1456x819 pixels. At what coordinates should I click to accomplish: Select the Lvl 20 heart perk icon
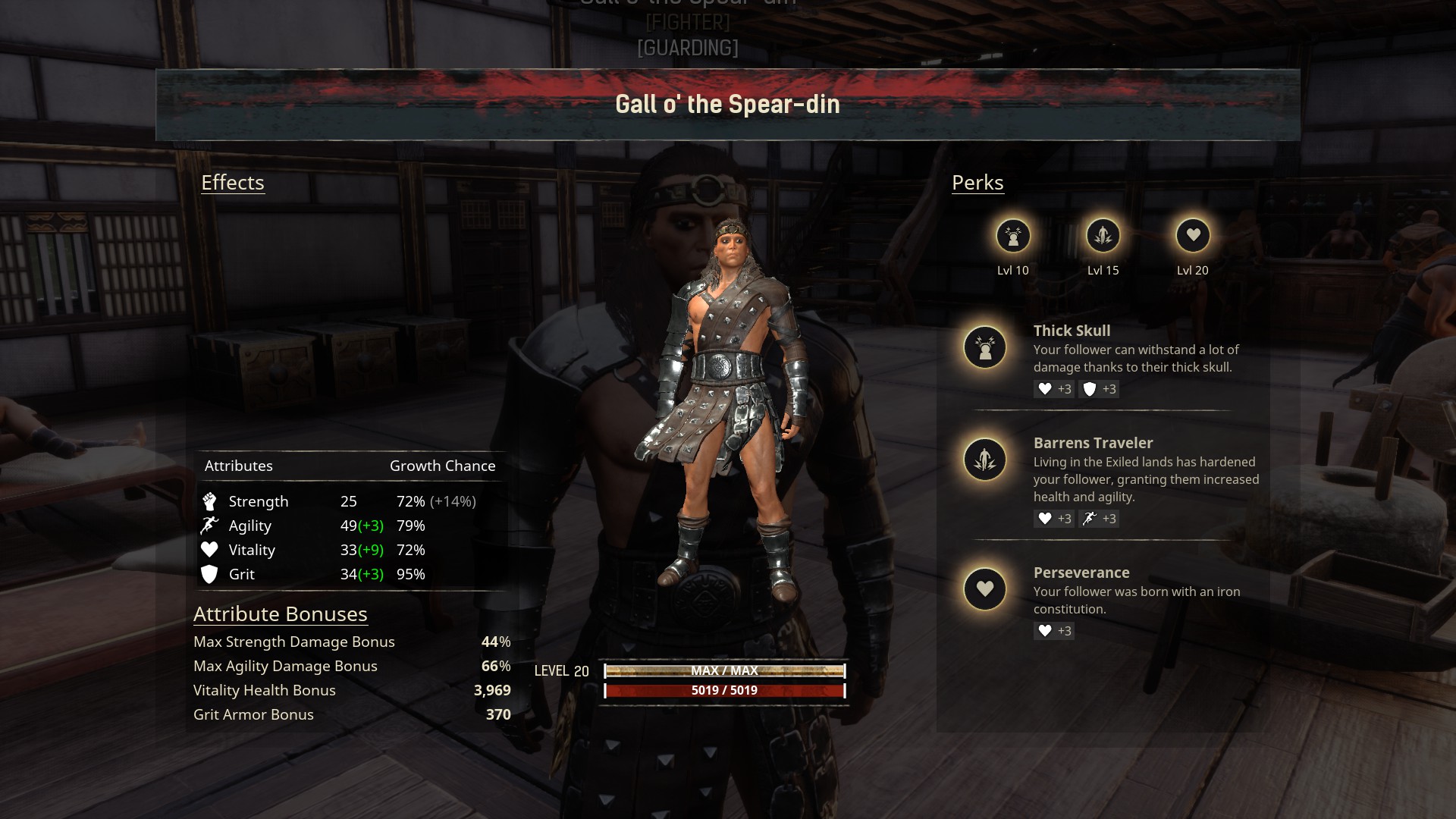coord(1193,236)
